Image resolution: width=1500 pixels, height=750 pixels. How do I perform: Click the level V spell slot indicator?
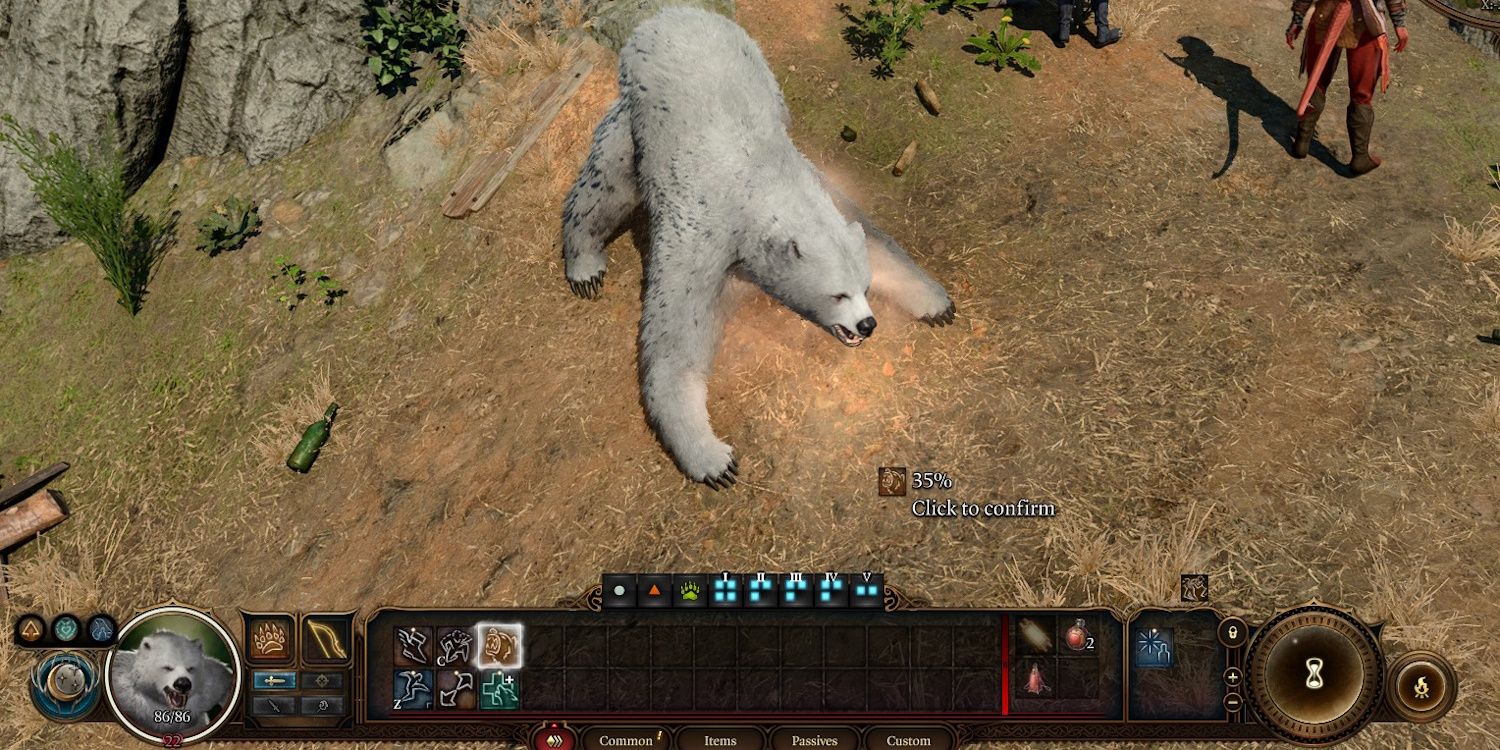(x=866, y=590)
